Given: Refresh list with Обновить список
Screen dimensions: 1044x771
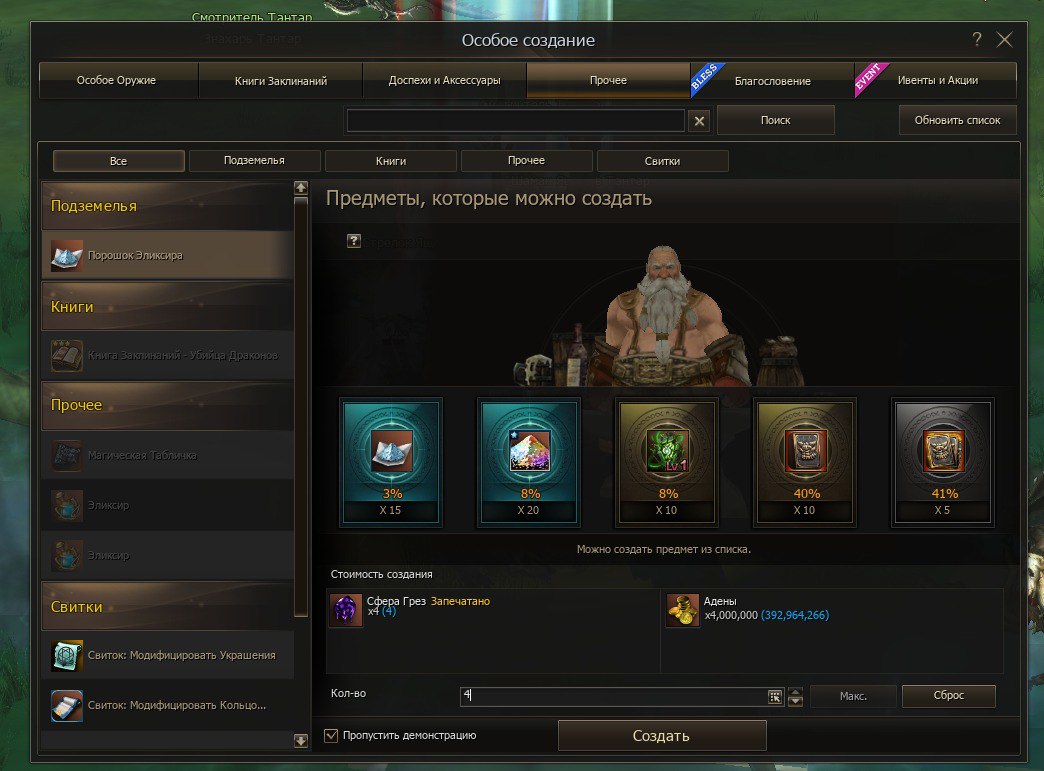Looking at the screenshot, I should coord(957,120).
